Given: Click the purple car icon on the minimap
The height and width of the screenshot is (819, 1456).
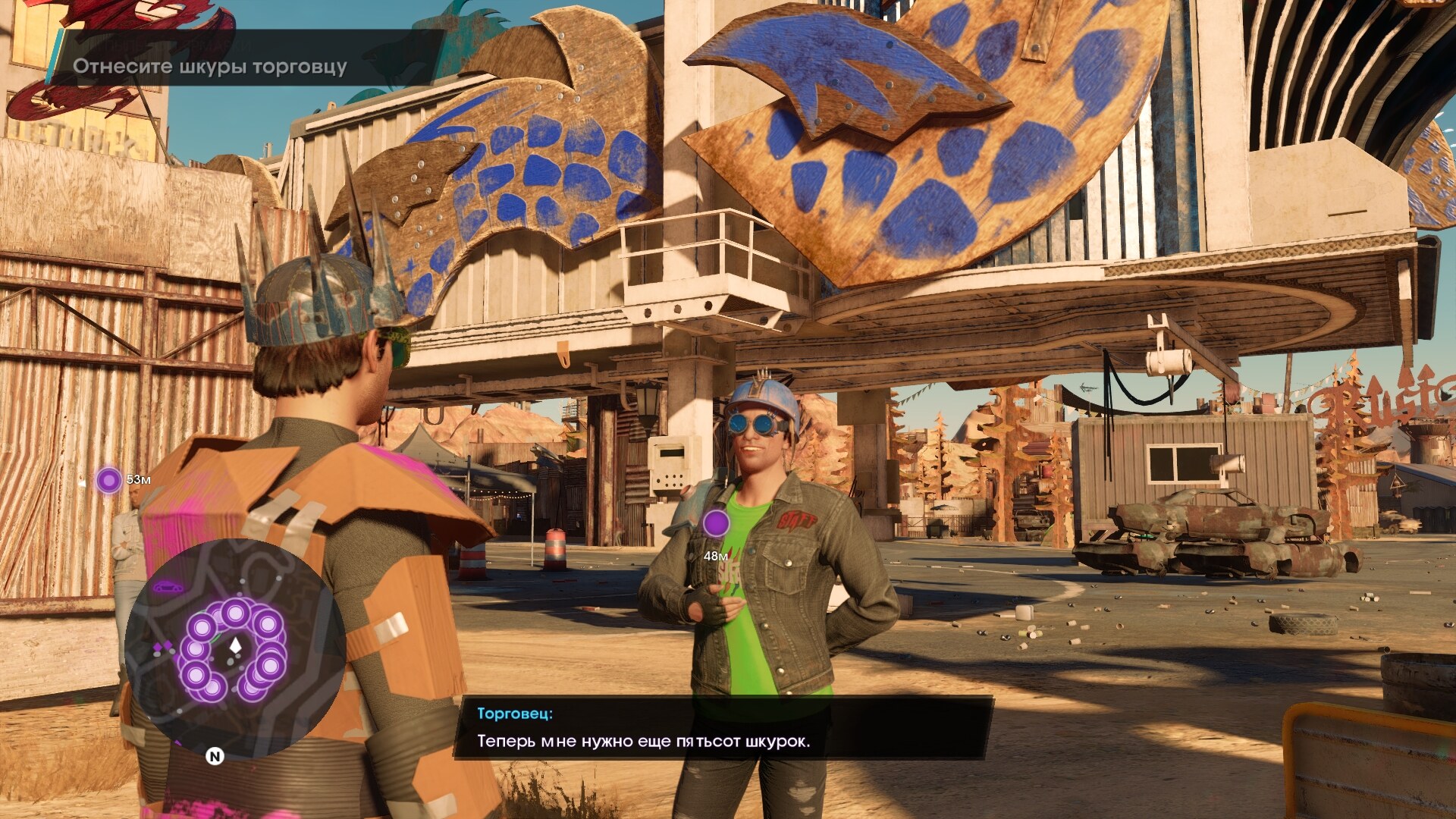Looking at the screenshot, I should pos(168,586).
